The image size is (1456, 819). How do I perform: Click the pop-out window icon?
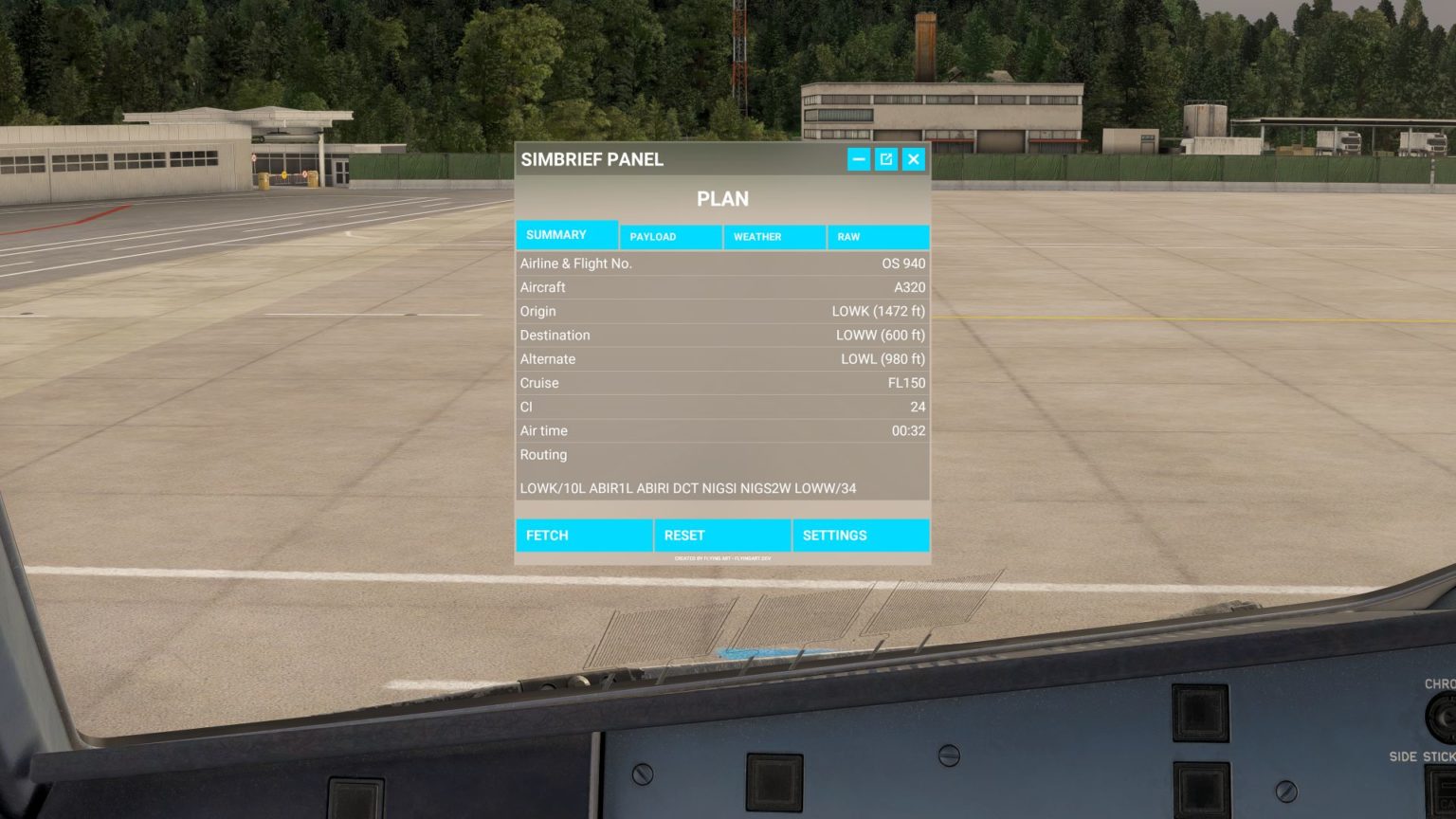pyautogui.click(x=885, y=159)
